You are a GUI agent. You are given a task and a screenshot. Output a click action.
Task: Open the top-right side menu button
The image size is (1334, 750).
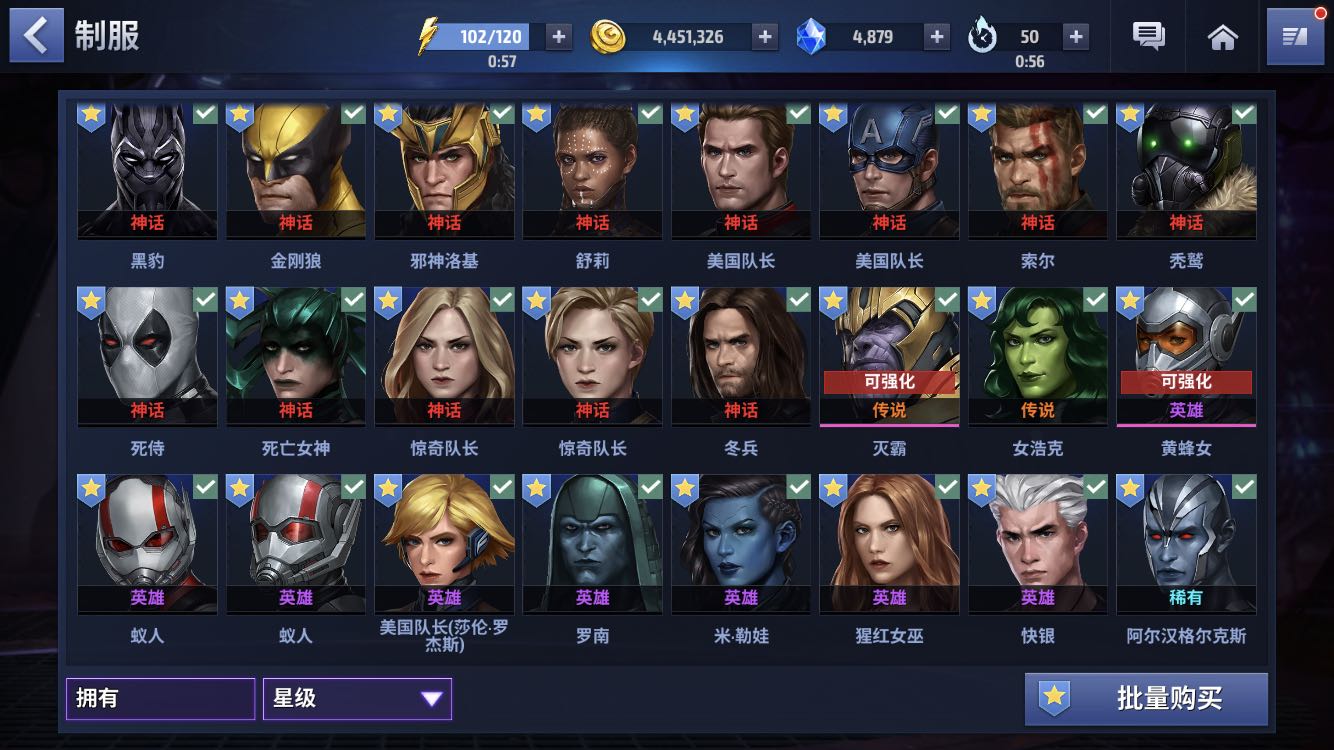click(1294, 37)
